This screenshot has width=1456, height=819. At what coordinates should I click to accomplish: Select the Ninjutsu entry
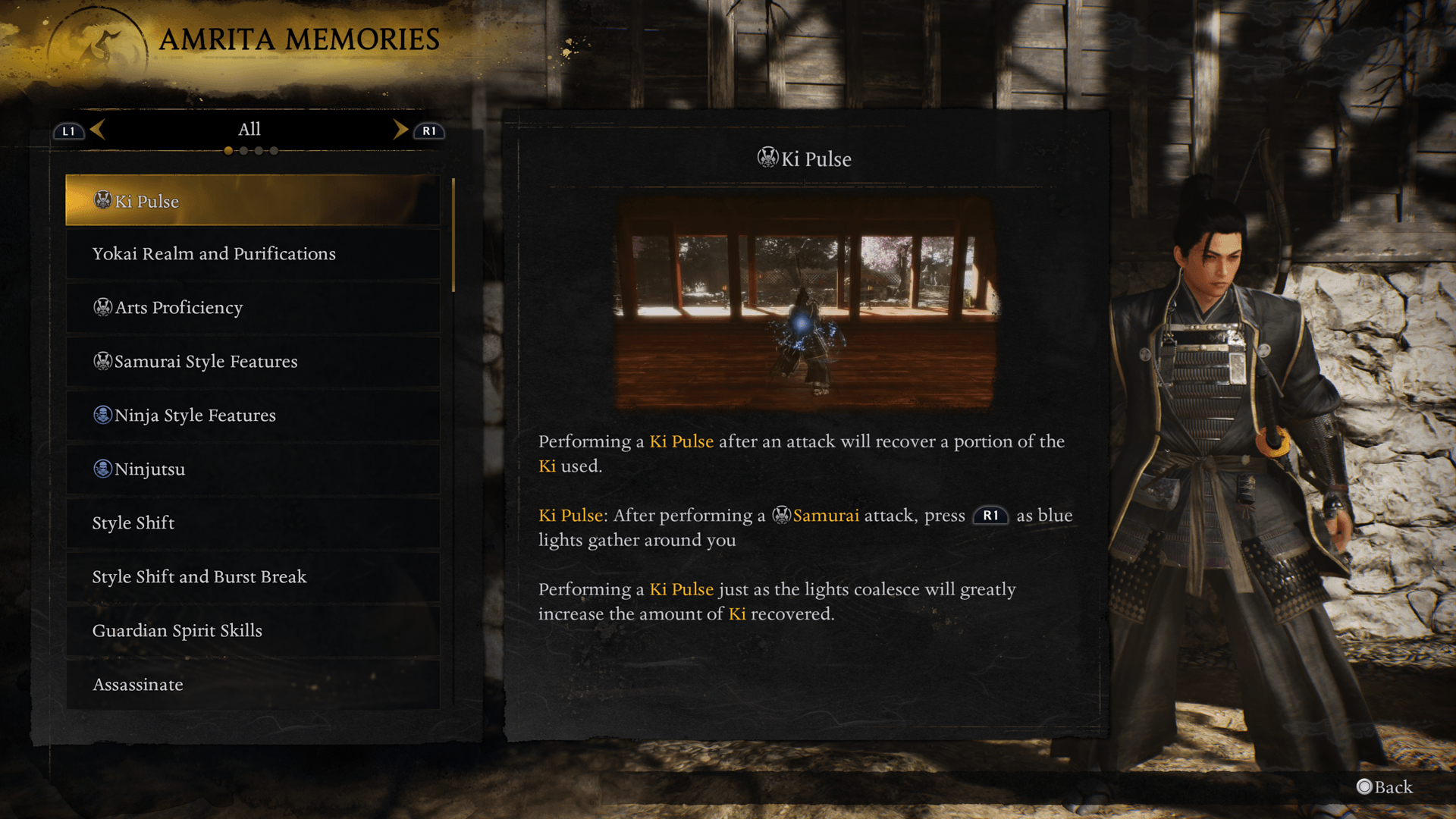253,469
